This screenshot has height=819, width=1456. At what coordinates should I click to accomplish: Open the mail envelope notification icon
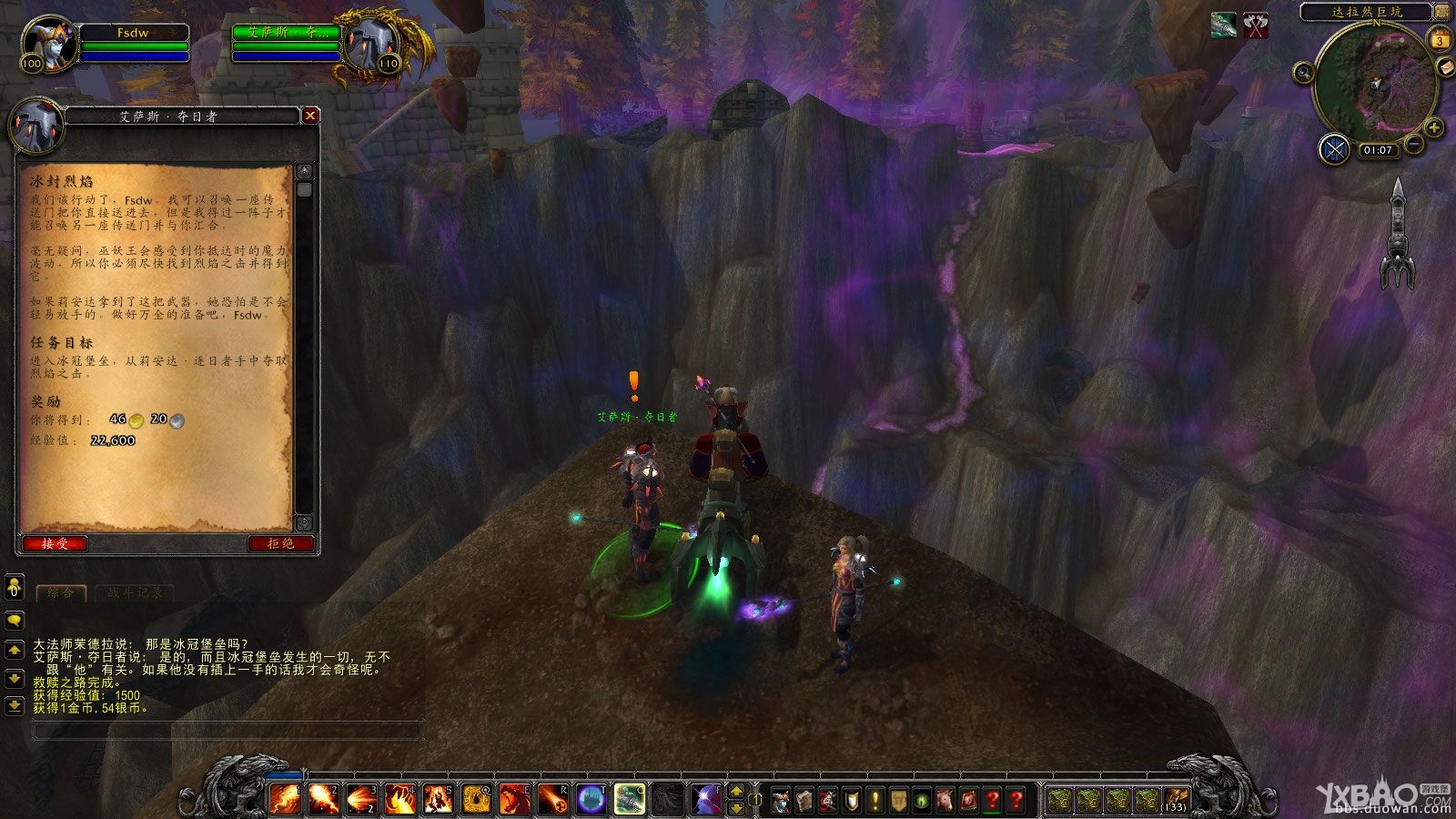1444,67
